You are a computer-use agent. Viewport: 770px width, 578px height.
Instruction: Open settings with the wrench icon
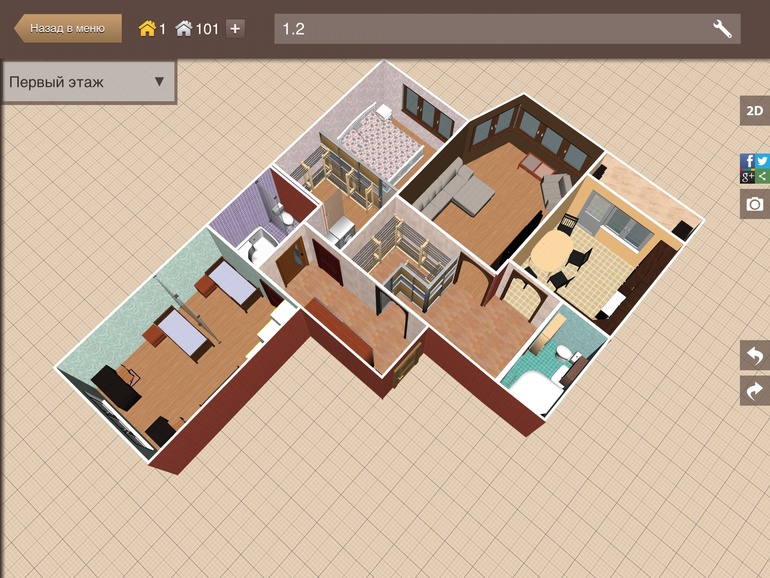pyautogui.click(x=722, y=29)
